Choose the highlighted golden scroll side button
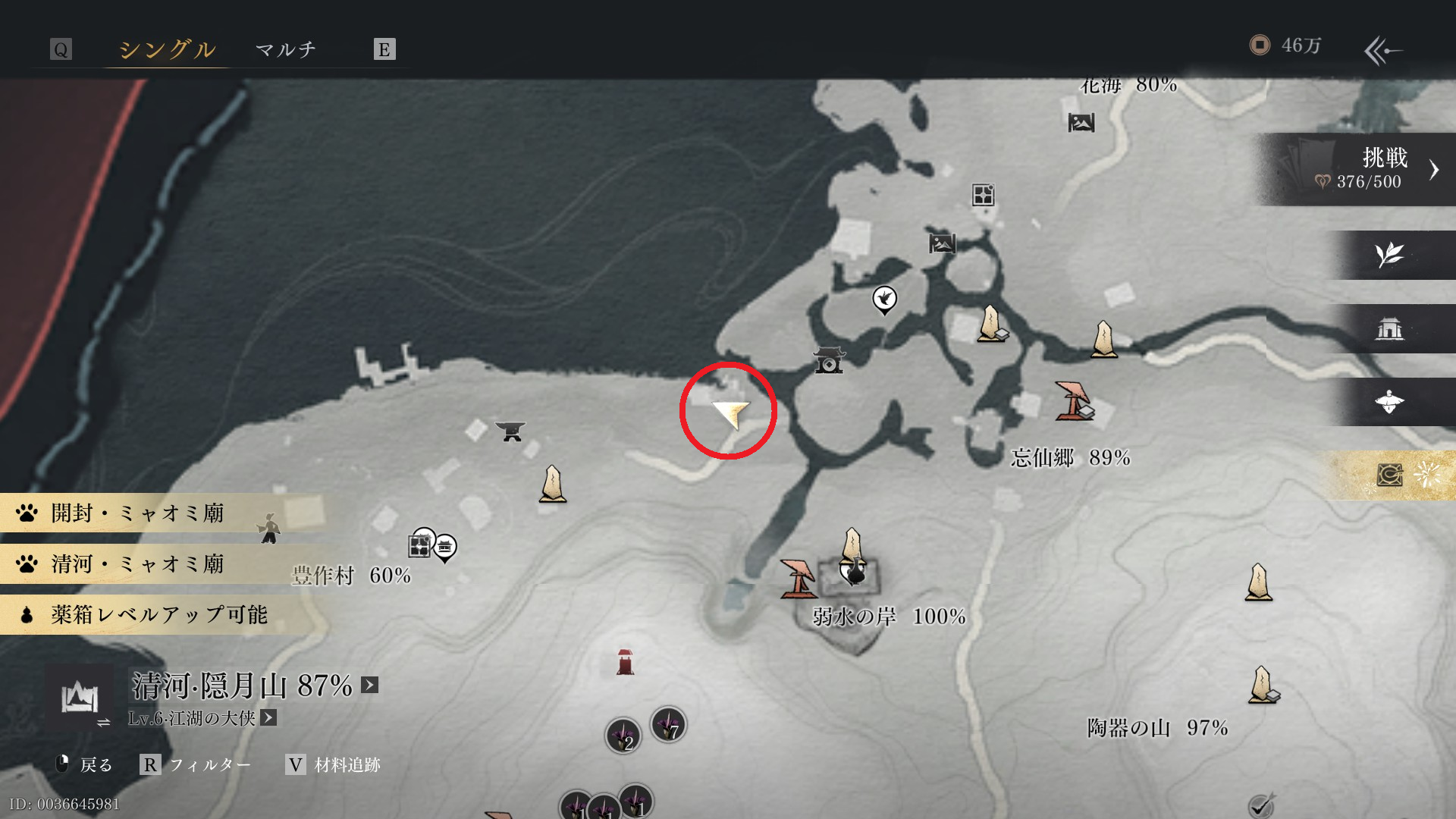The width and height of the screenshot is (1456, 819). [x=1392, y=475]
